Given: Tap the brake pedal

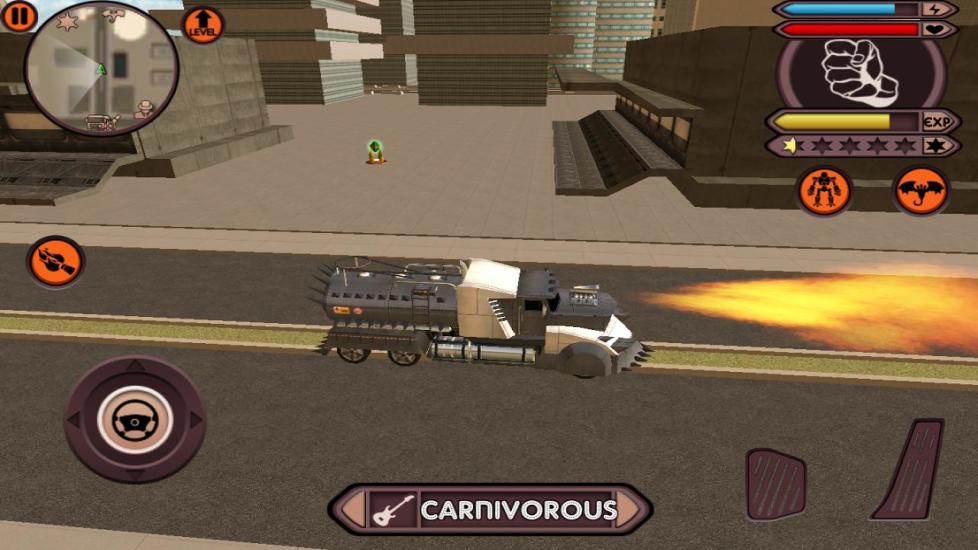Looking at the screenshot, I should pos(776,485).
